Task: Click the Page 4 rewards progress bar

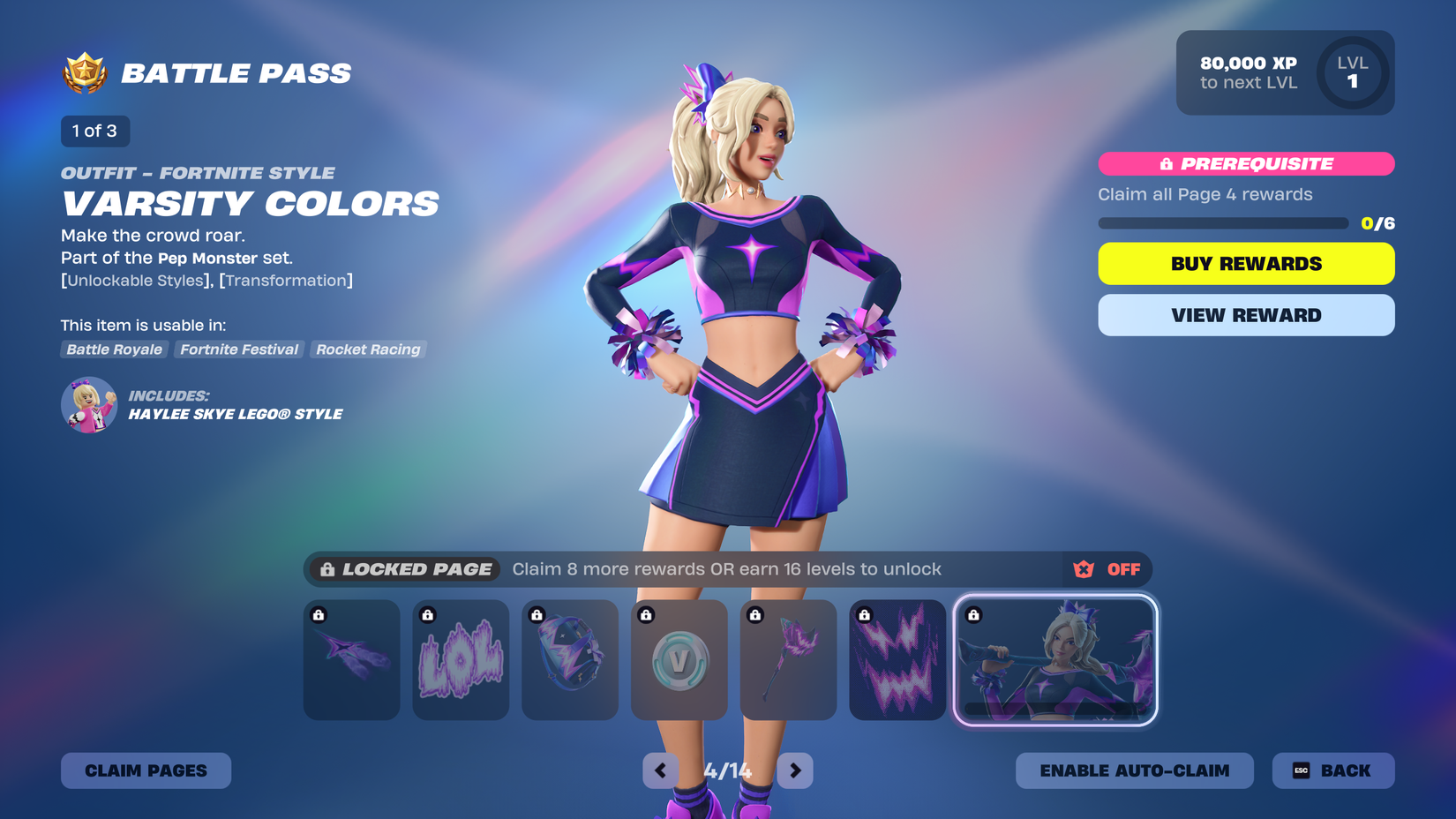Action: pos(1222,223)
